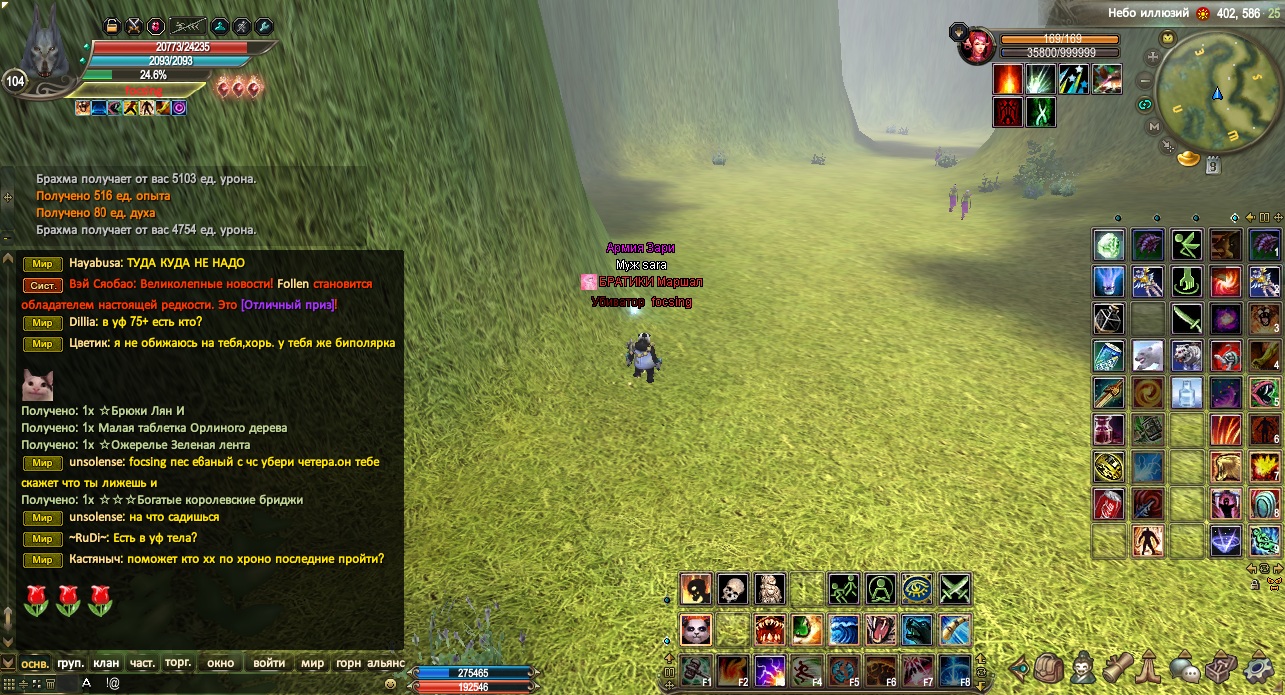Open the gear-shaped settings menu
1285x695 pixels.
click(1257, 667)
